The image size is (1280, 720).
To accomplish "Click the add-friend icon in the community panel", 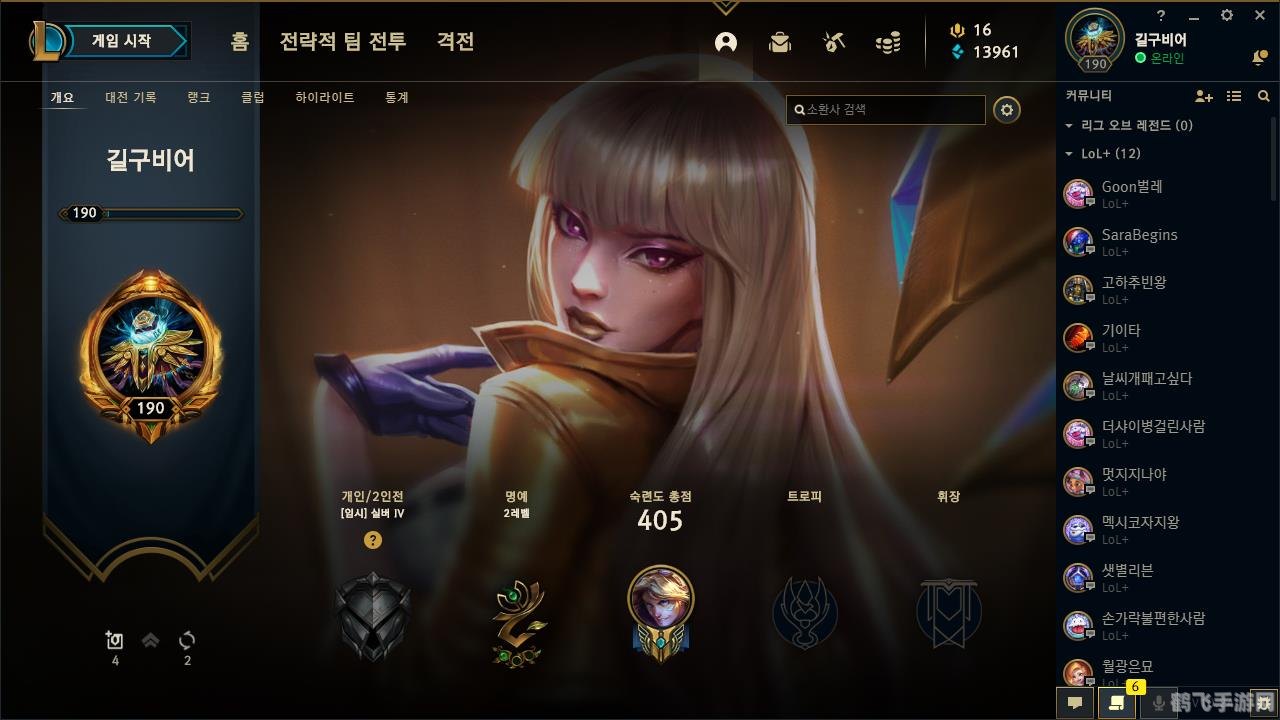I will pyautogui.click(x=1203, y=95).
